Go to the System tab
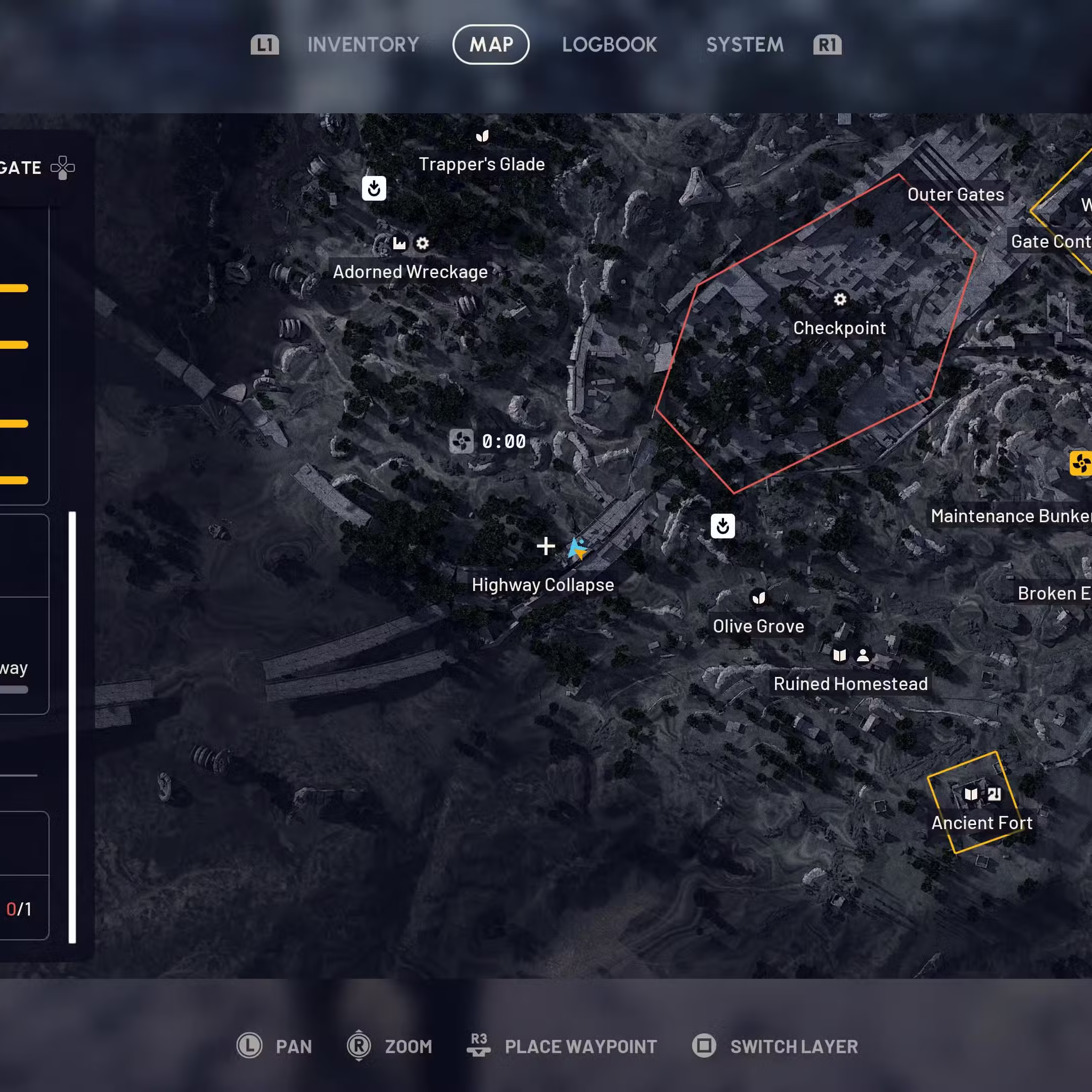 click(744, 44)
